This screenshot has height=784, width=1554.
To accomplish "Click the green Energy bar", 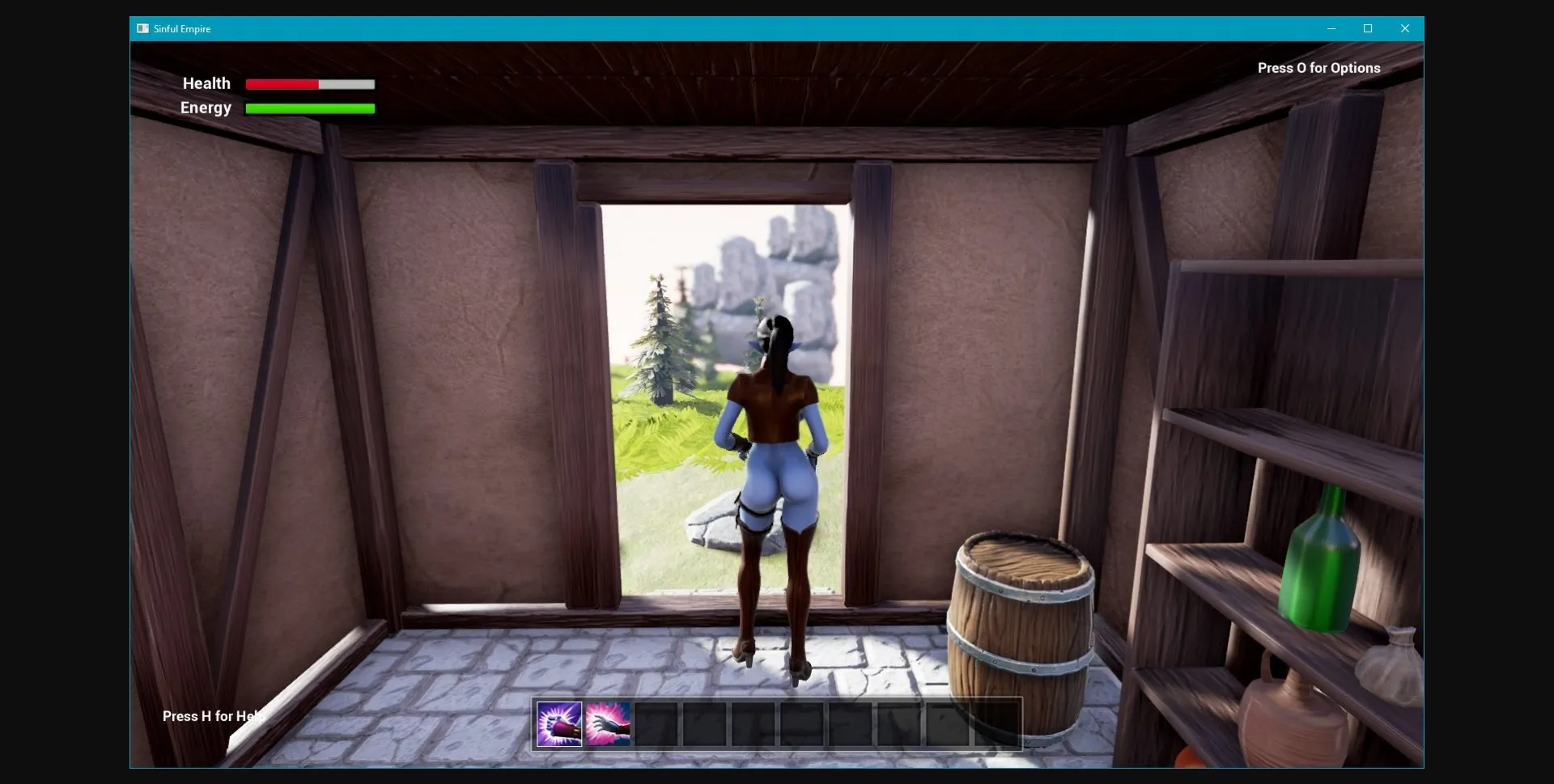I will (x=309, y=108).
